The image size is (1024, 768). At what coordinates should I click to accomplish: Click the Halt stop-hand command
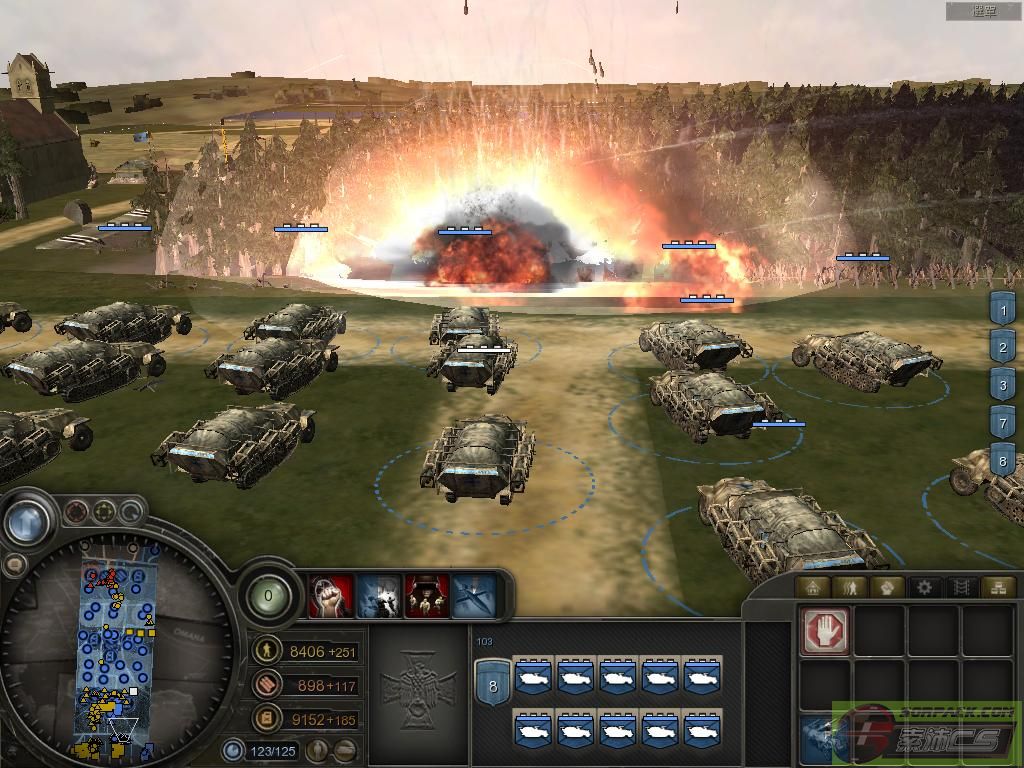pos(825,630)
